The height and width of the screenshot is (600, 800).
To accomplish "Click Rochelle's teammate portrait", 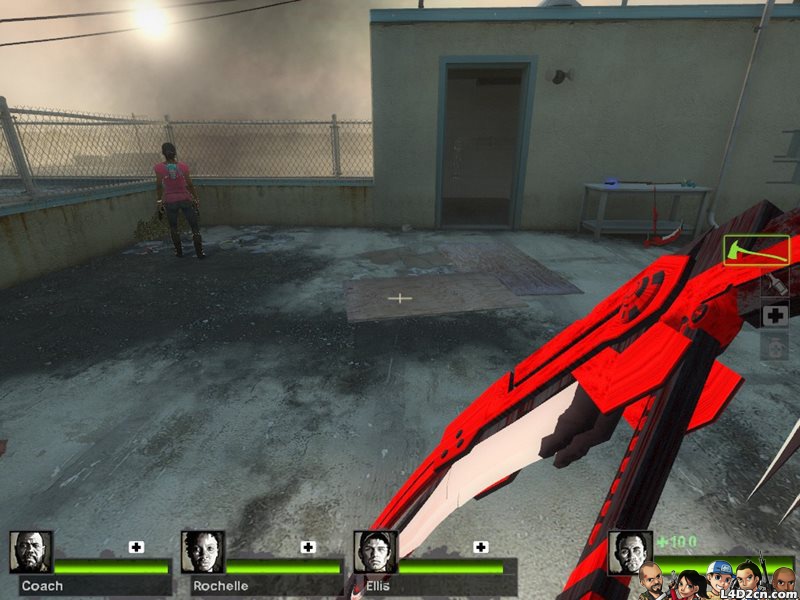I will 203,552.
